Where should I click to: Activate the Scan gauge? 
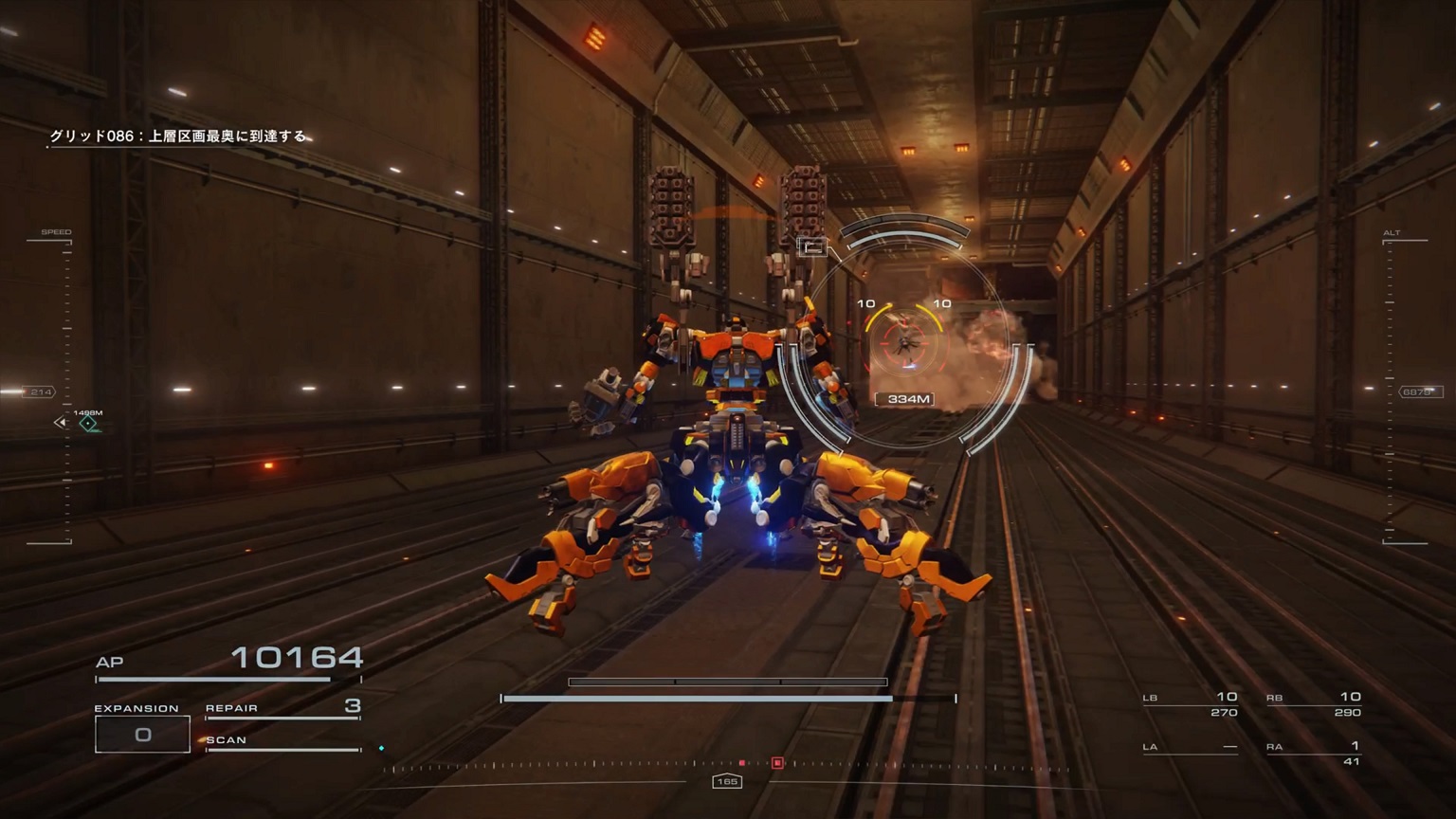coord(282,742)
